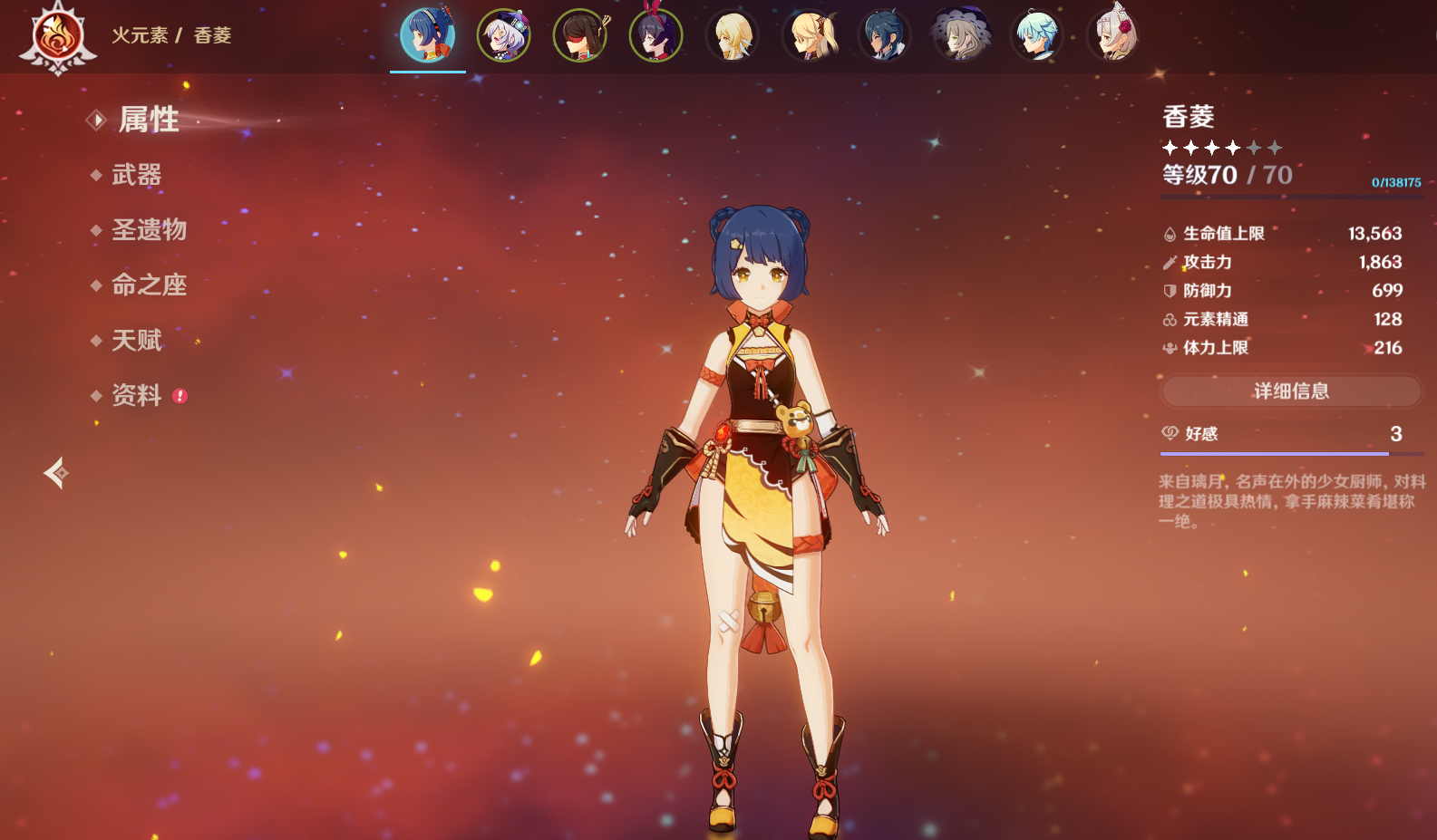Go to 命之座 constellation page
Image resolution: width=1437 pixels, height=840 pixels.
click(149, 285)
